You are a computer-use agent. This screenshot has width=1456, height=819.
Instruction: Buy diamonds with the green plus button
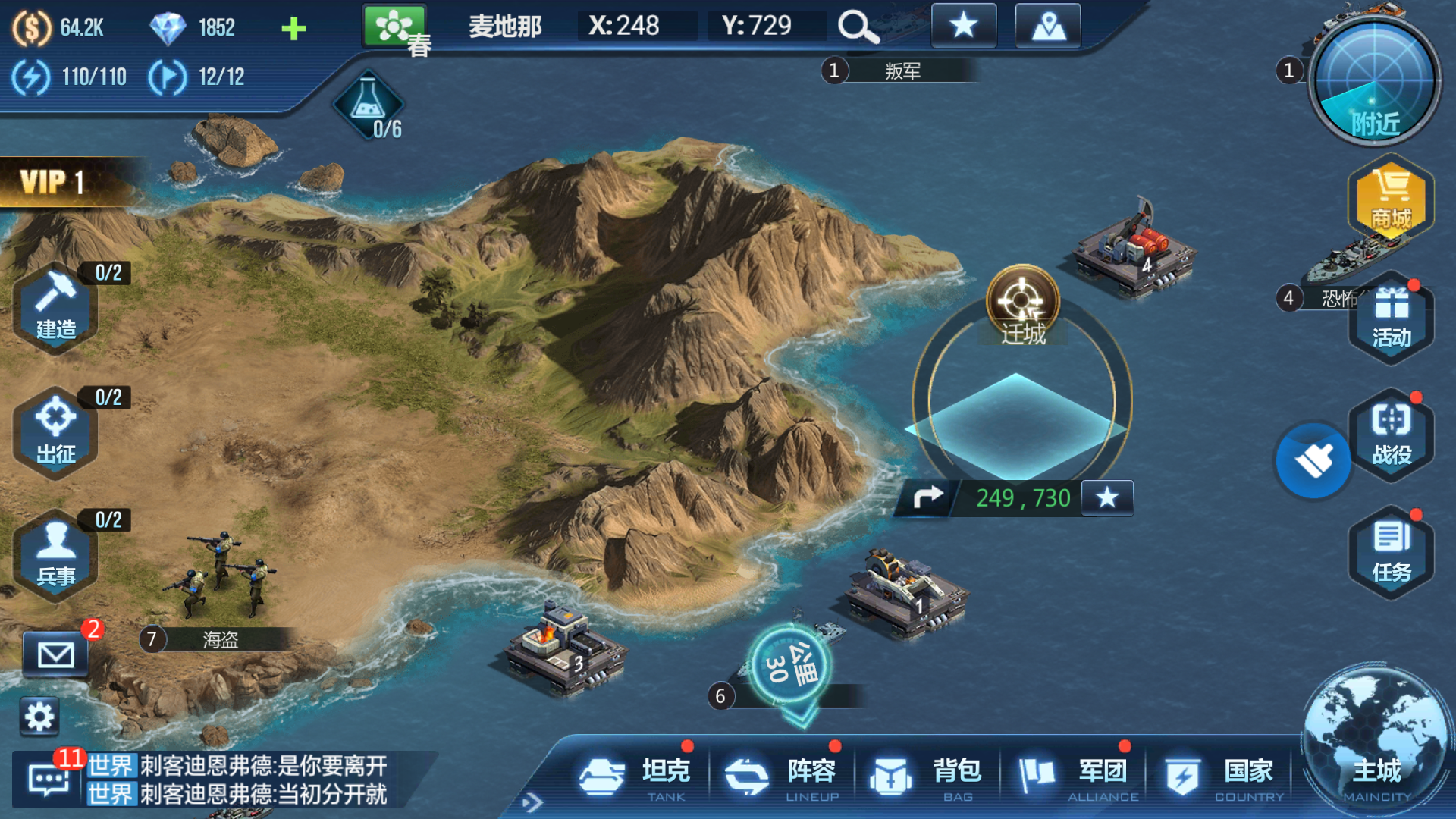294,27
